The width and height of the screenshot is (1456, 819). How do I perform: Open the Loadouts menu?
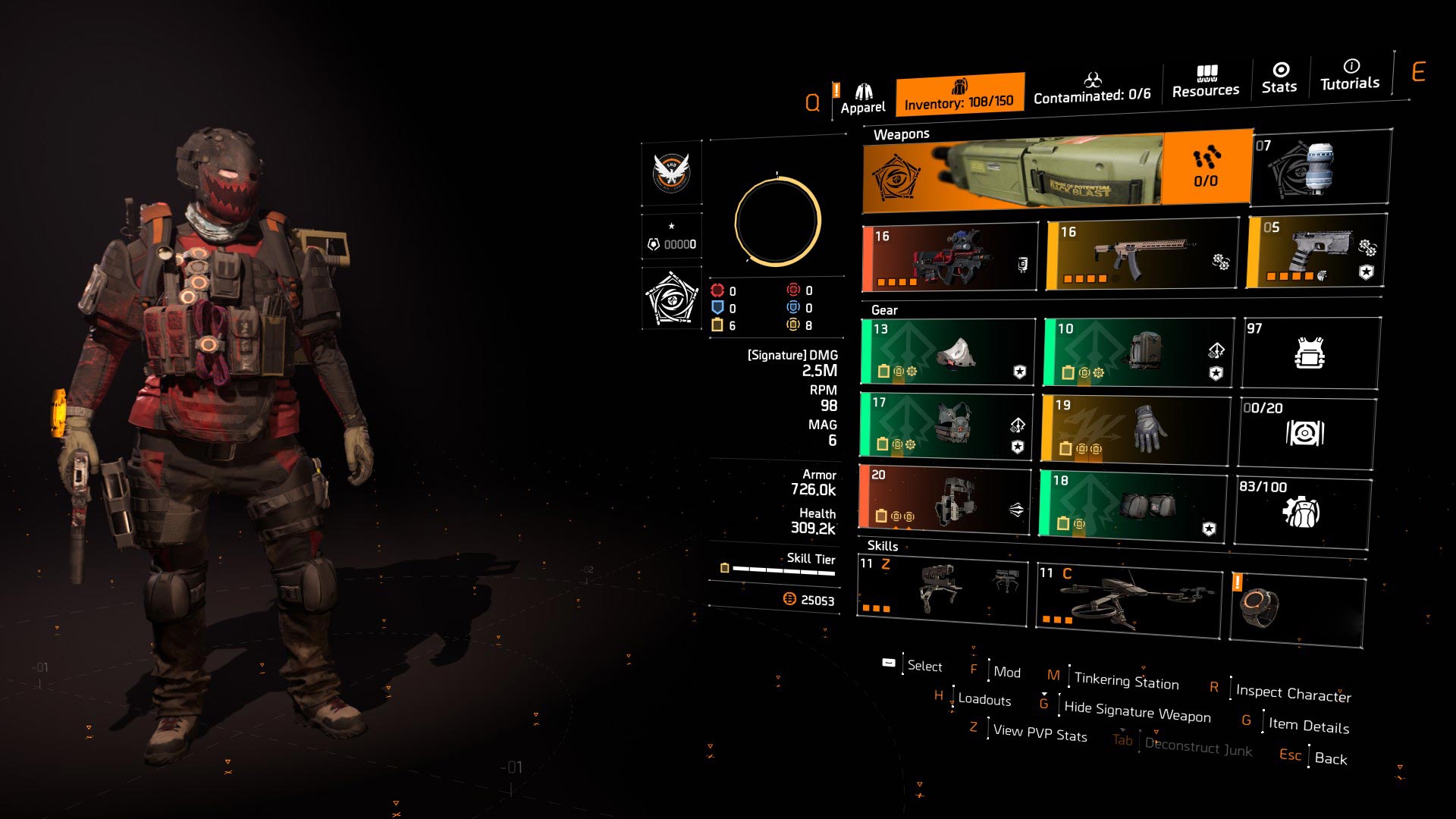point(984,700)
